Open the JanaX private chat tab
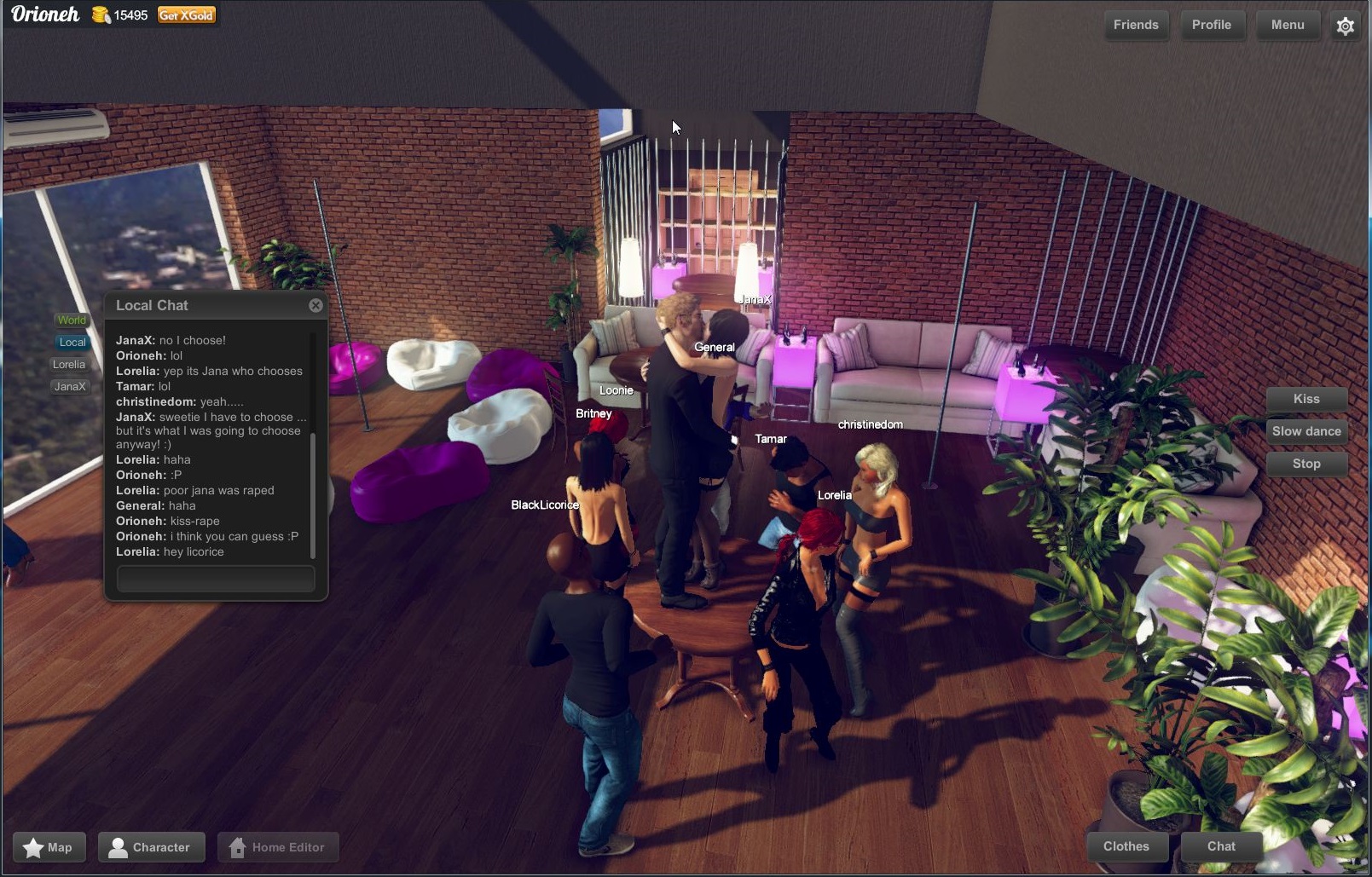Image resolution: width=1372 pixels, height=877 pixels. (70, 387)
